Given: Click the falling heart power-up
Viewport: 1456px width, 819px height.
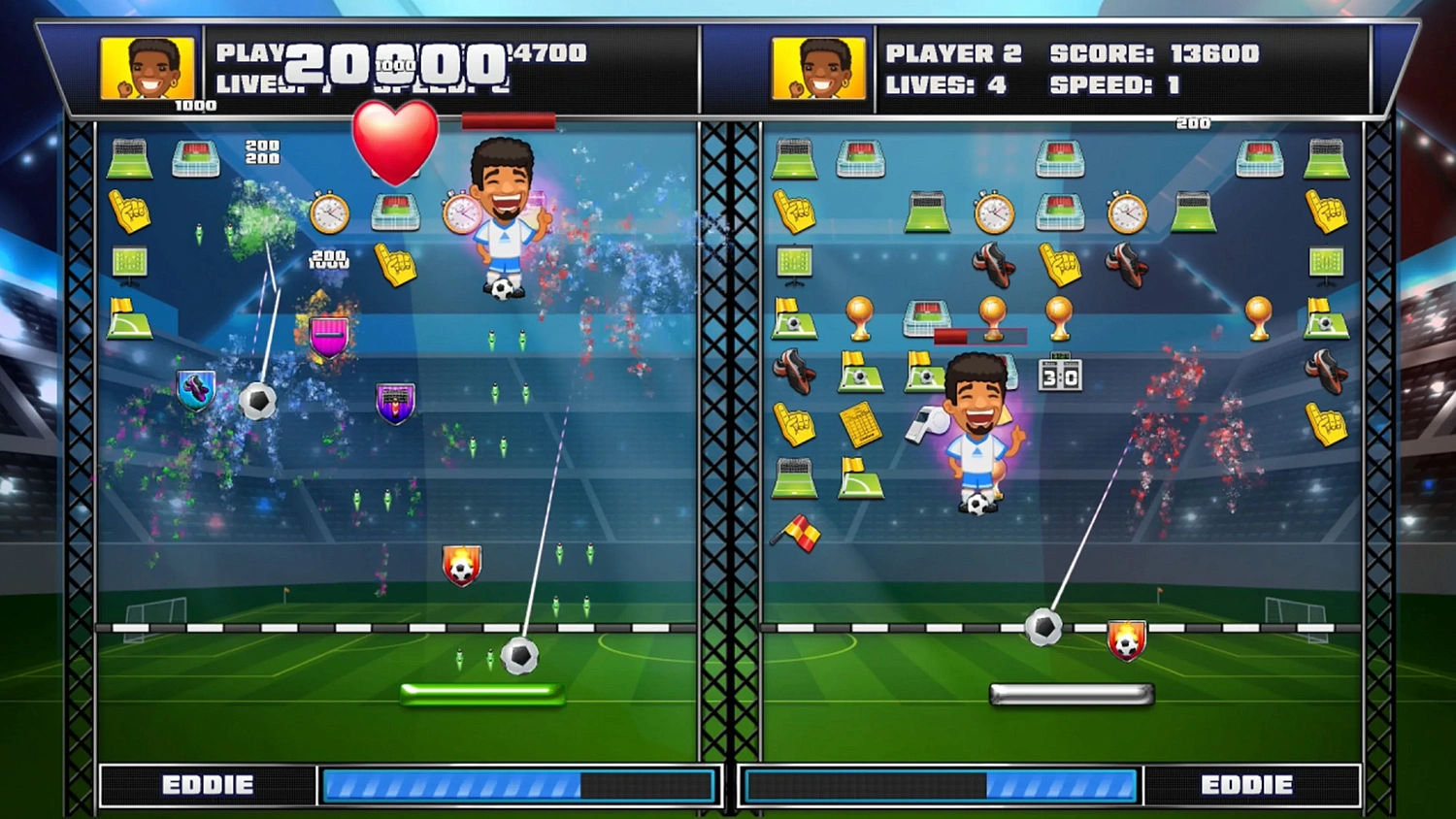Looking at the screenshot, I should (x=394, y=146).
